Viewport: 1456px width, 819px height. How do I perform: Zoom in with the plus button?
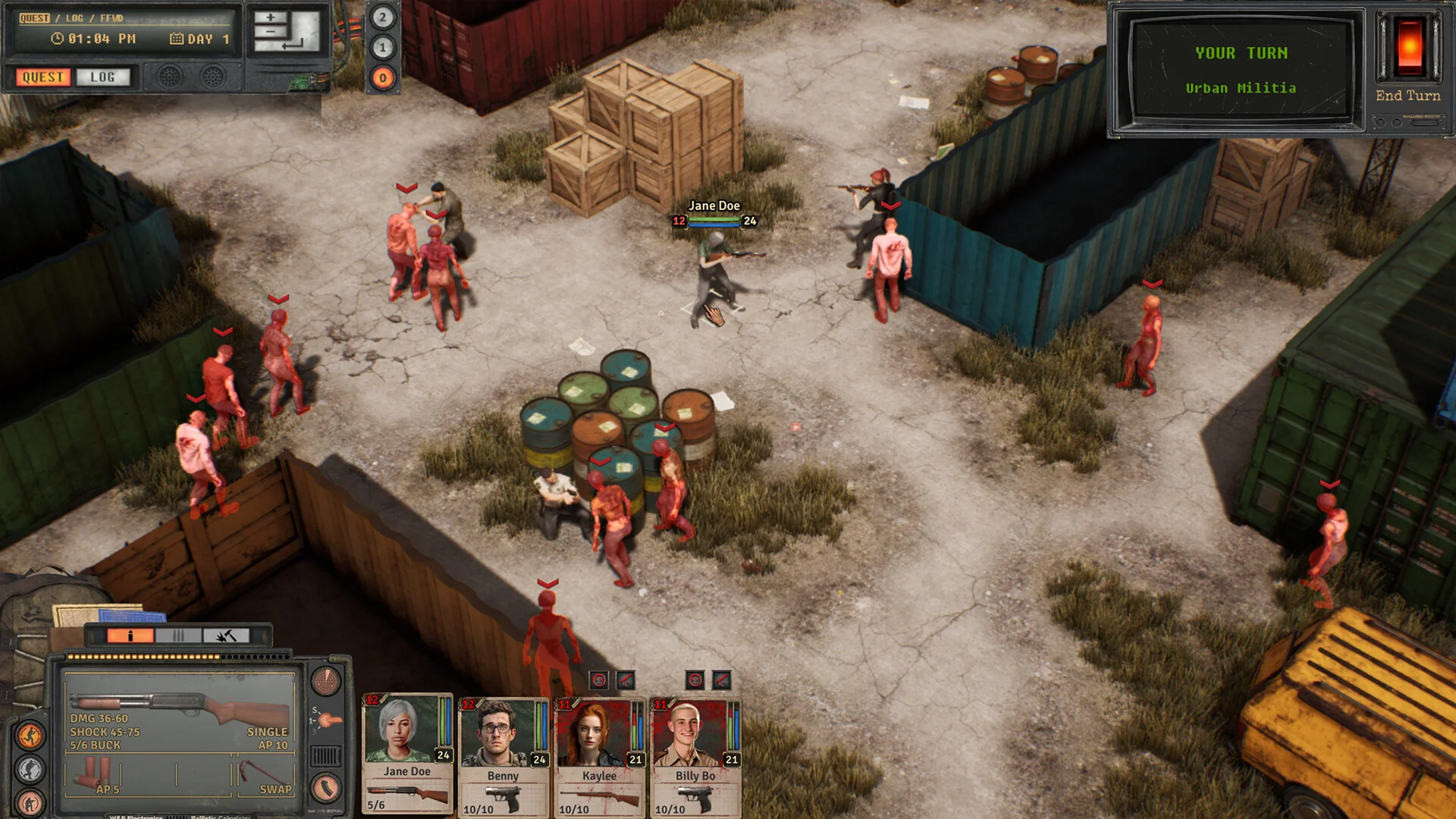[x=270, y=17]
